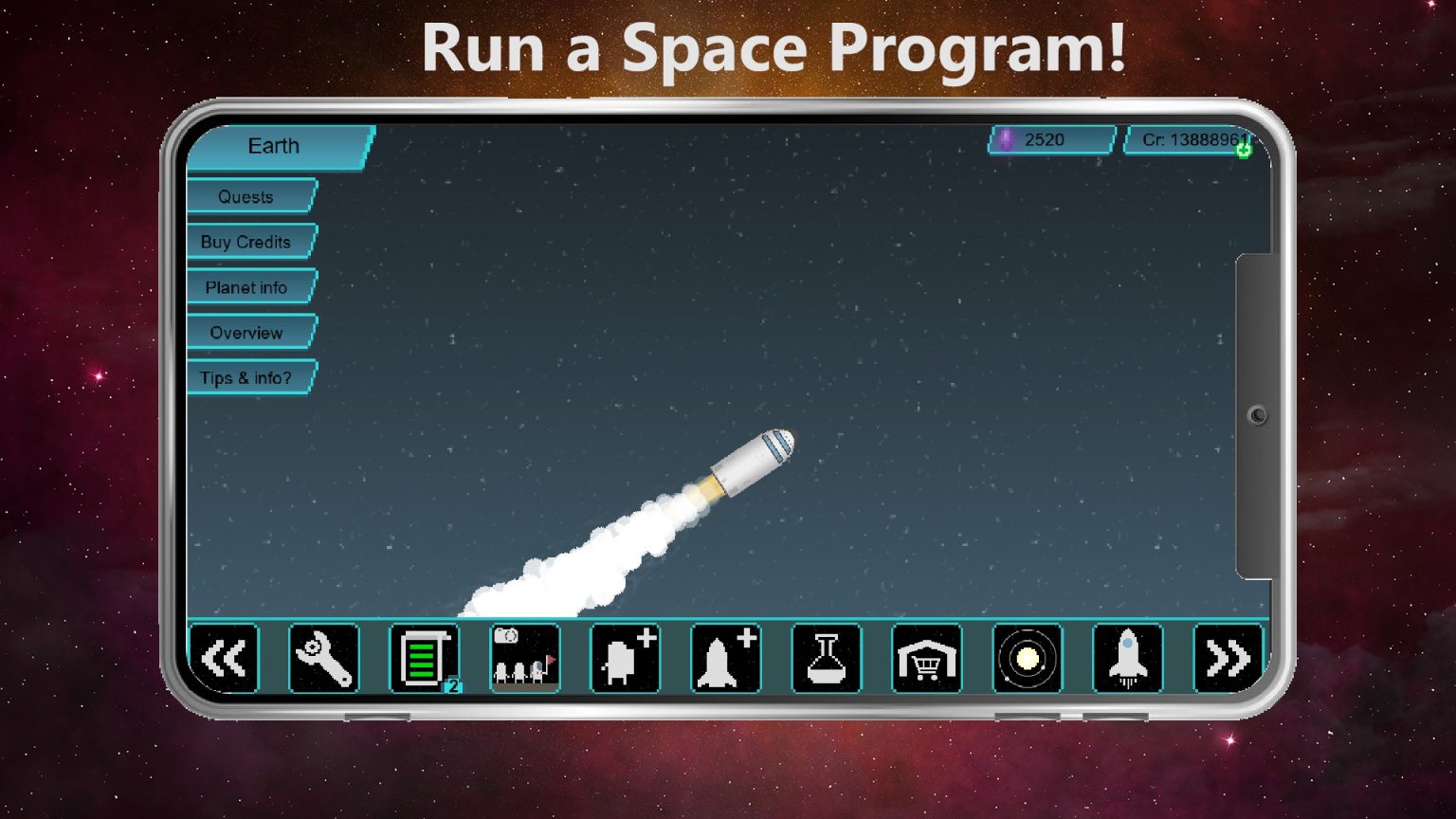1456x819 pixels.
Task: Open the solar system map icon
Action: coord(1028,659)
